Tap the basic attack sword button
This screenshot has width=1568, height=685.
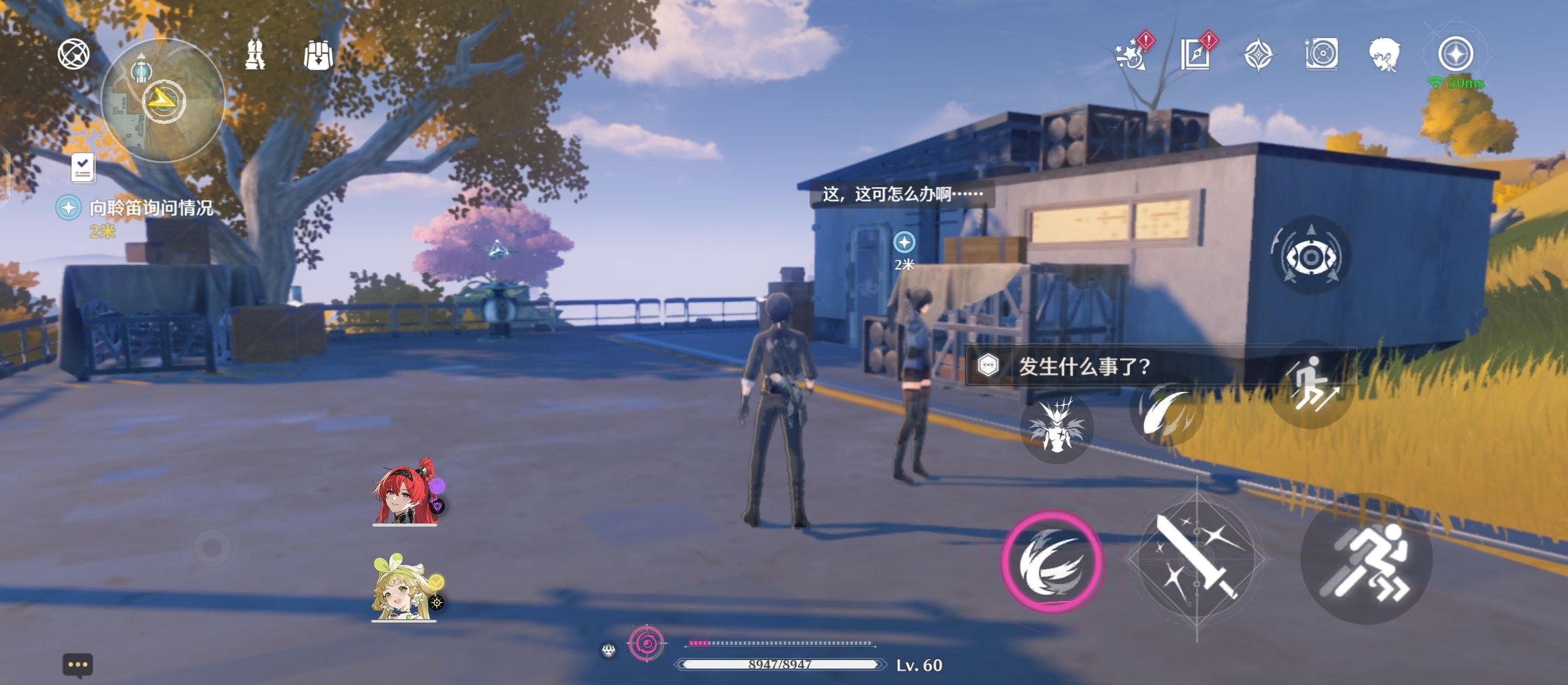[1196, 560]
